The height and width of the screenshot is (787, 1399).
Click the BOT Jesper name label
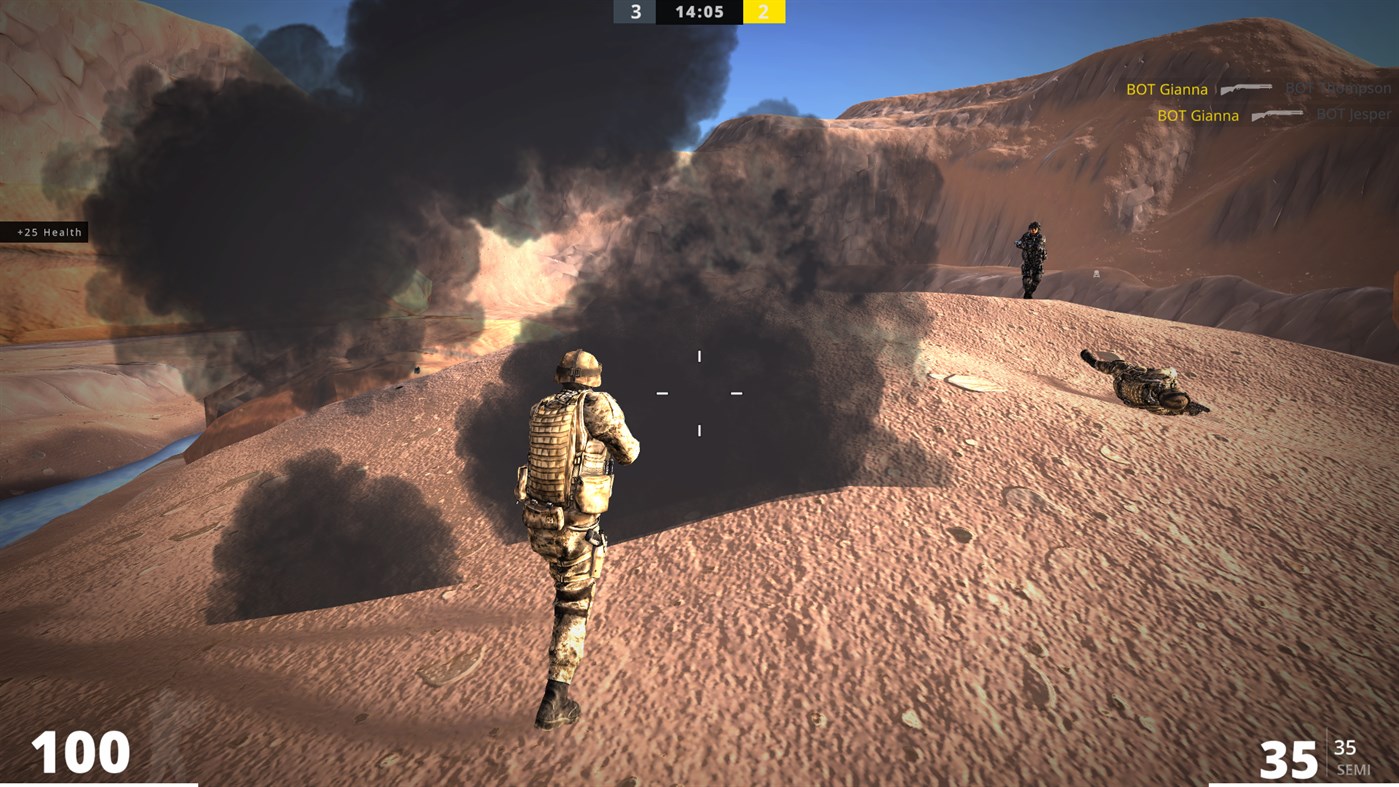click(1353, 114)
